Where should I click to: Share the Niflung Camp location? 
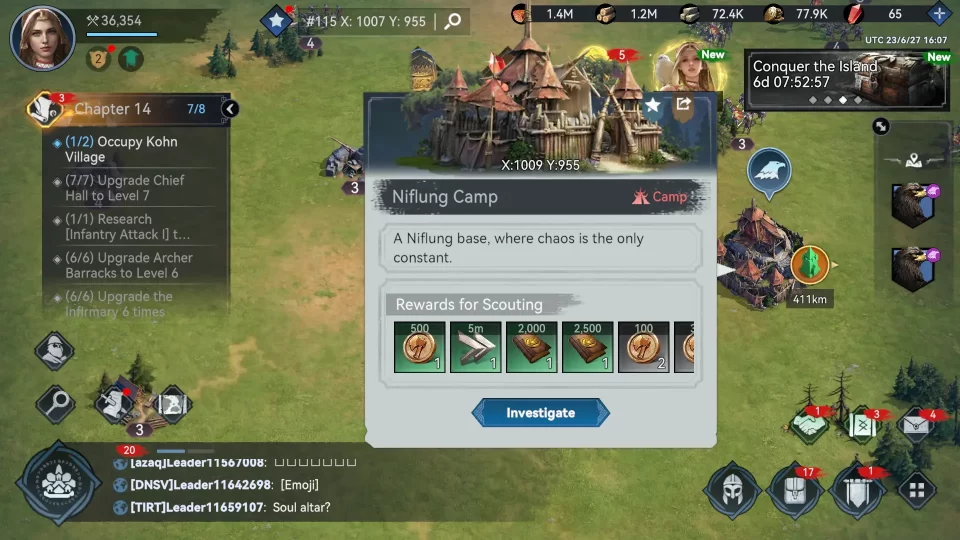[x=684, y=104]
